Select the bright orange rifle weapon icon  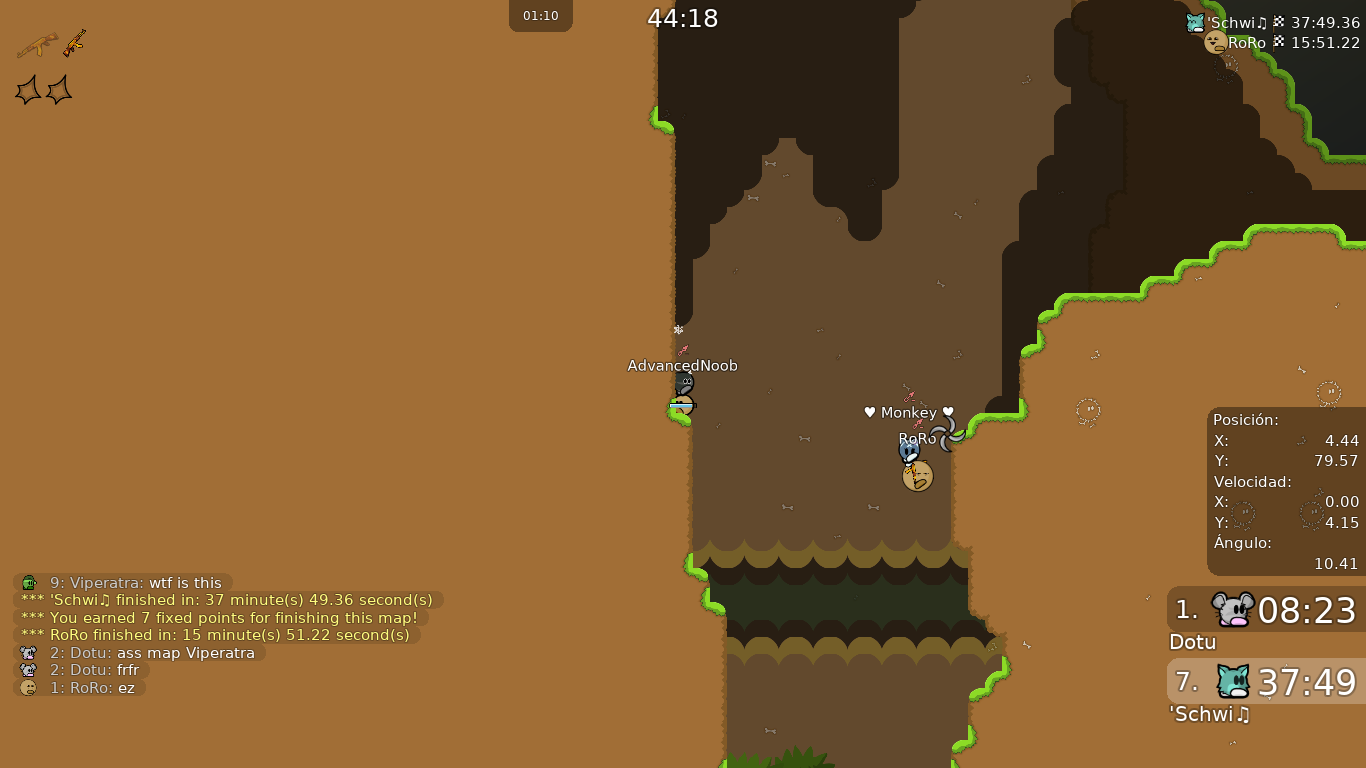[x=75, y=43]
